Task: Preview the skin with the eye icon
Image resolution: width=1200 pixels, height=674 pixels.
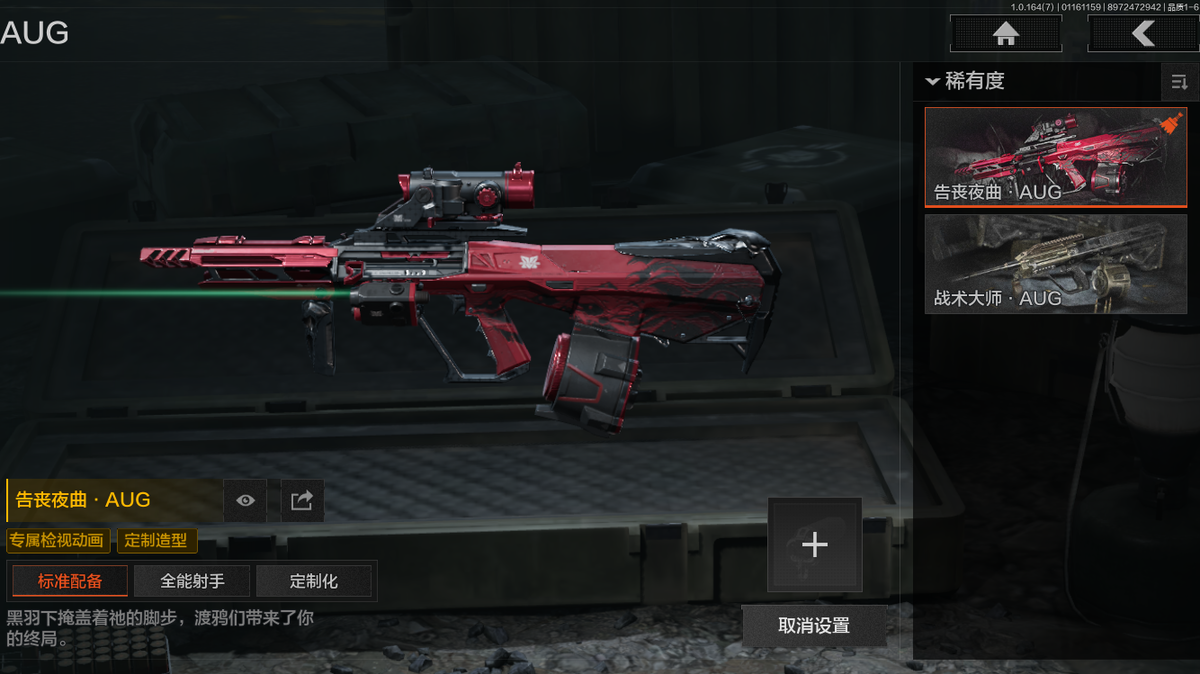Action: [x=245, y=501]
